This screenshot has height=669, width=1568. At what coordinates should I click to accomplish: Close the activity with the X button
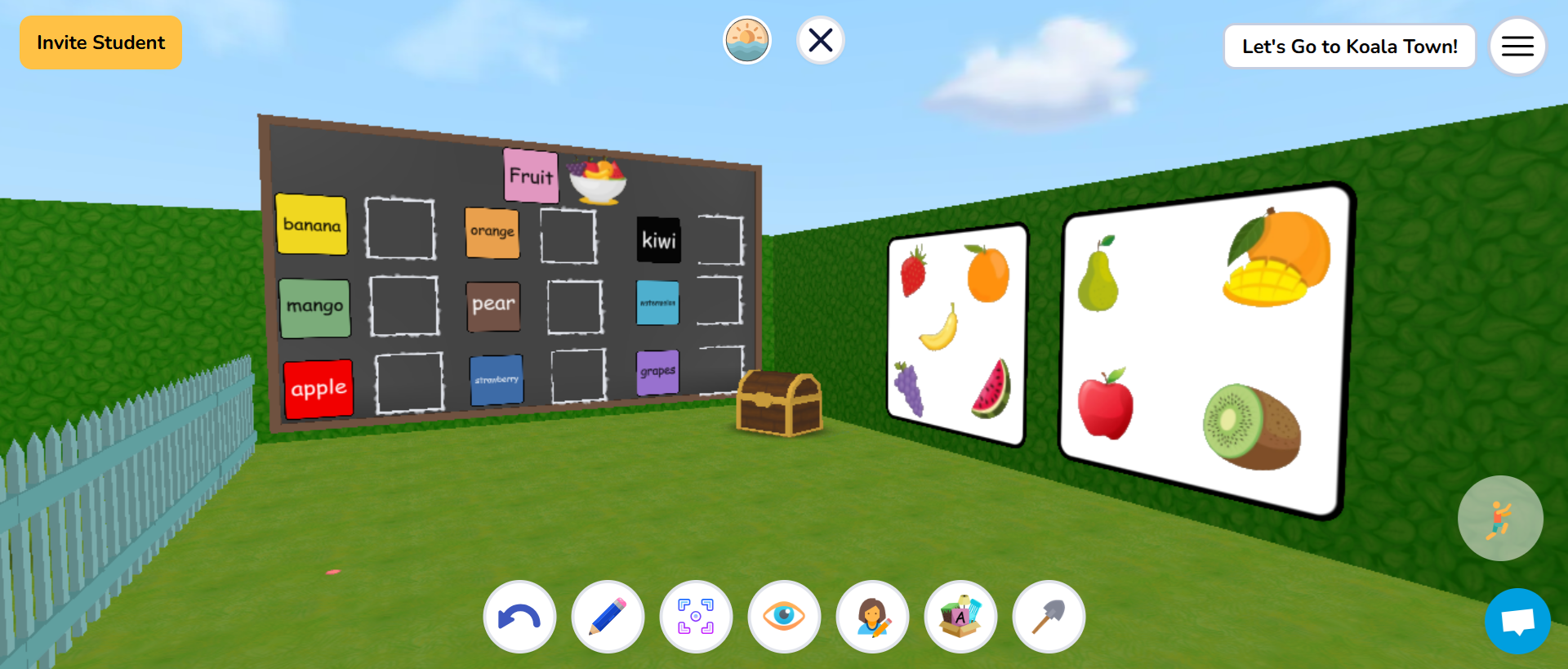pos(820,39)
